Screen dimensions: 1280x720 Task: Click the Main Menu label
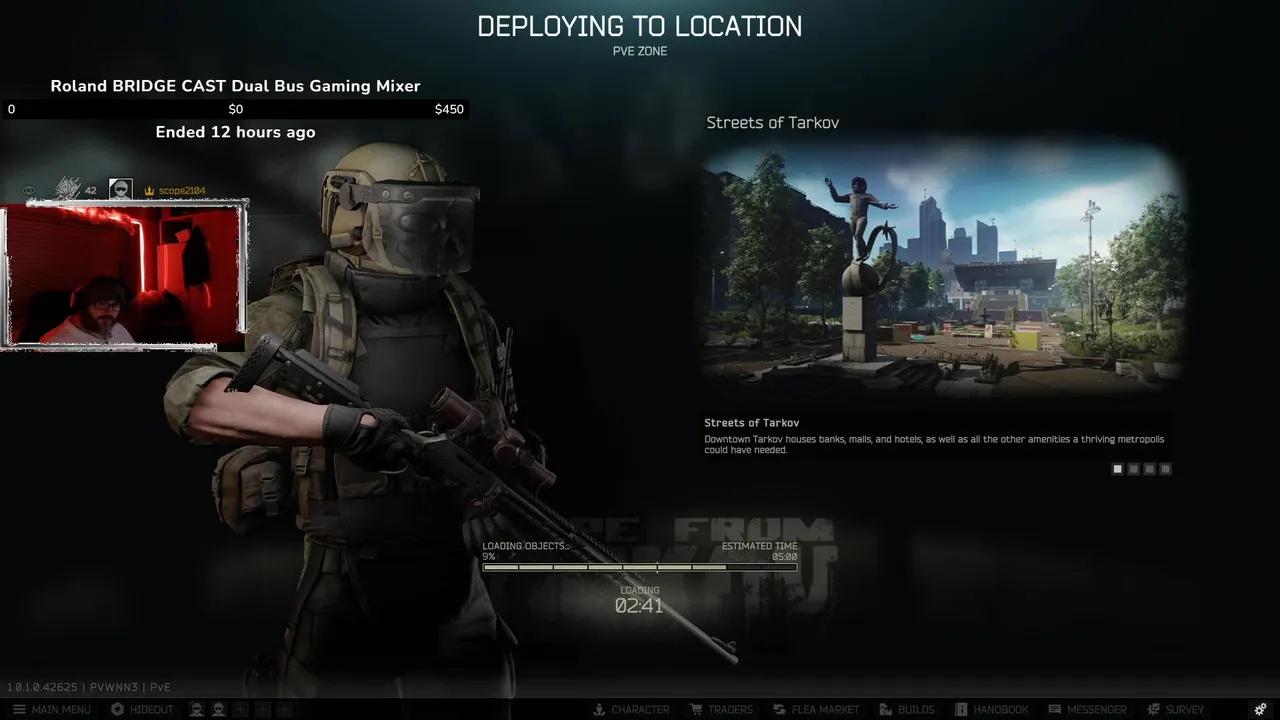click(62, 709)
